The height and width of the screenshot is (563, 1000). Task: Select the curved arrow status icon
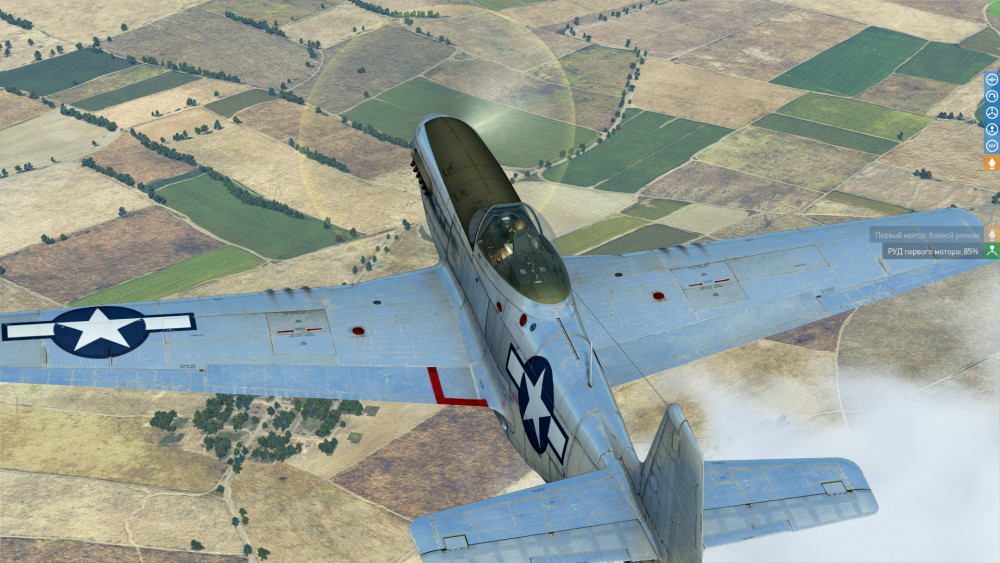pyautogui.click(x=992, y=96)
